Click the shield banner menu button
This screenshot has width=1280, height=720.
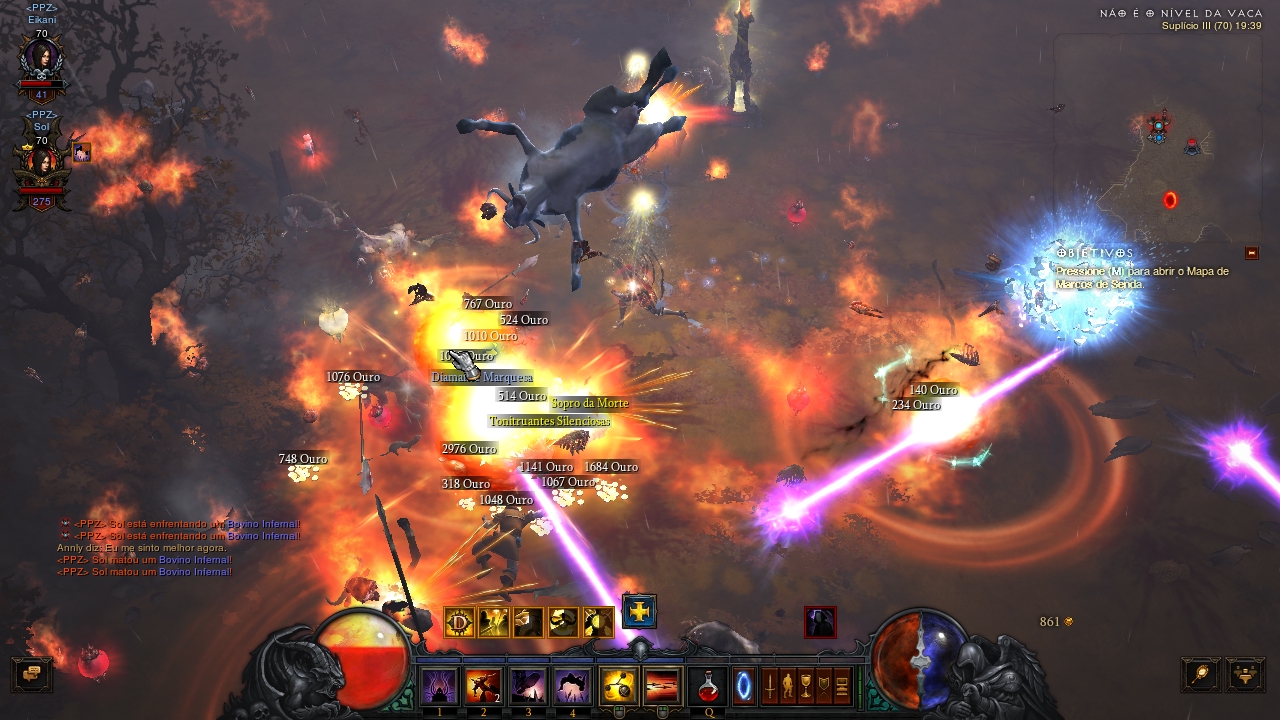824,686
